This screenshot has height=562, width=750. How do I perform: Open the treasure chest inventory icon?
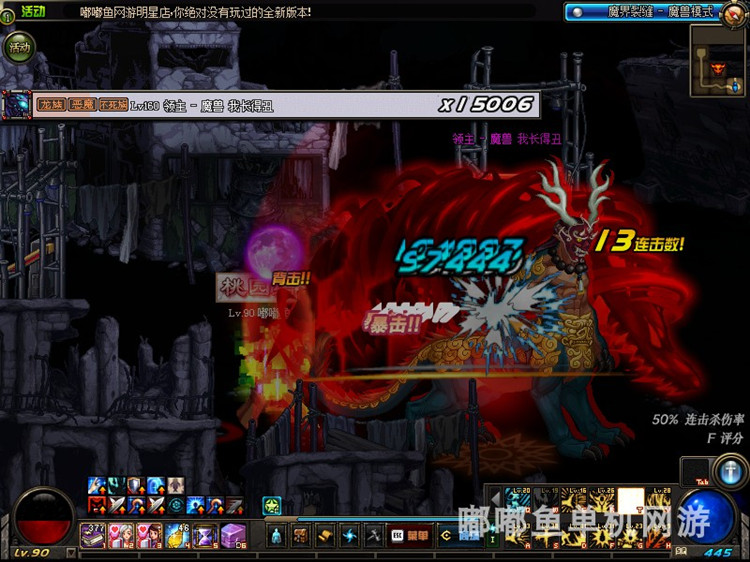300,536
